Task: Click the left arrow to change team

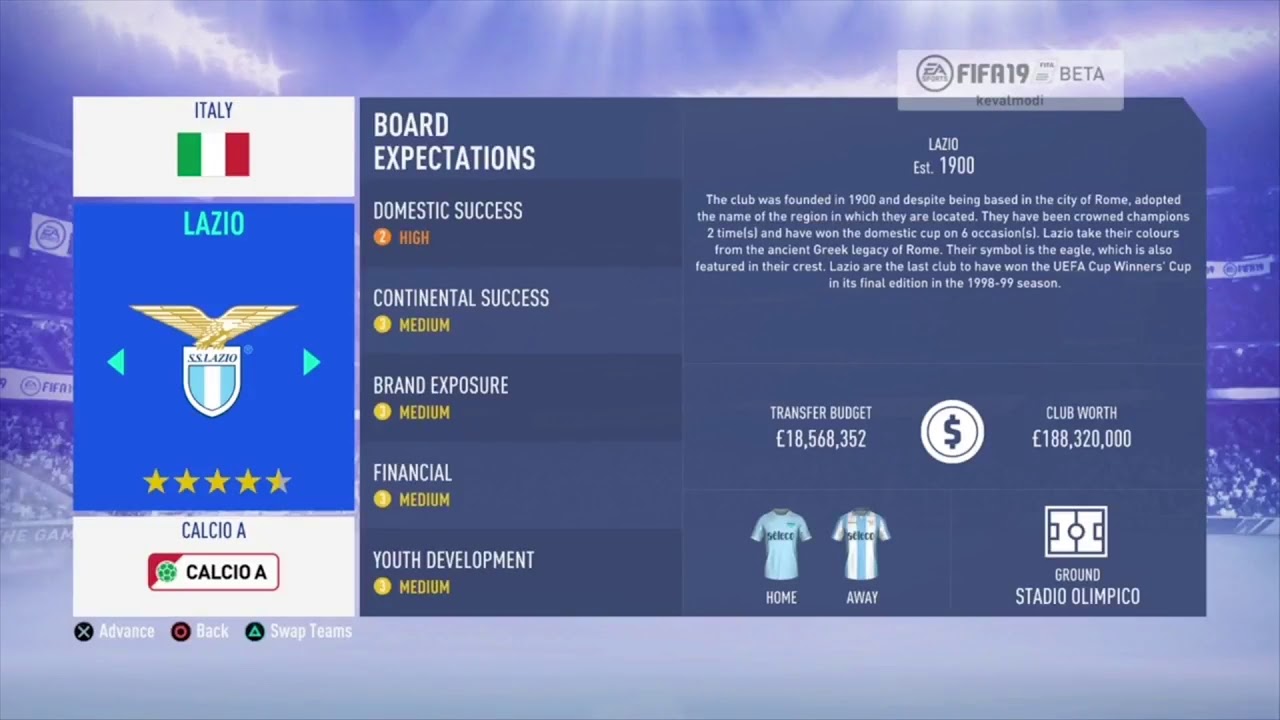Action: [116, 362]
